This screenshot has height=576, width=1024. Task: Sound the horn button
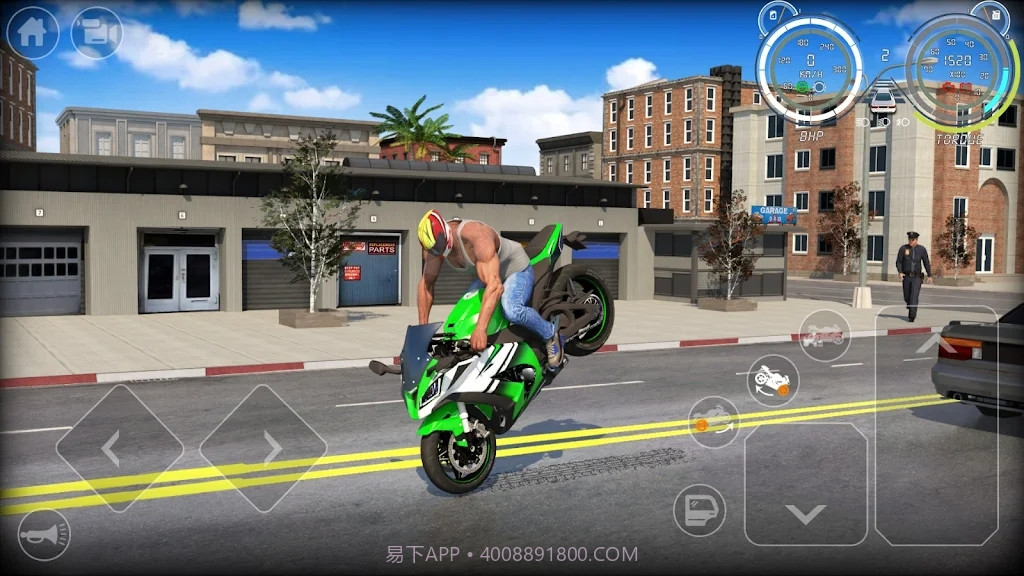click(45, 534)
